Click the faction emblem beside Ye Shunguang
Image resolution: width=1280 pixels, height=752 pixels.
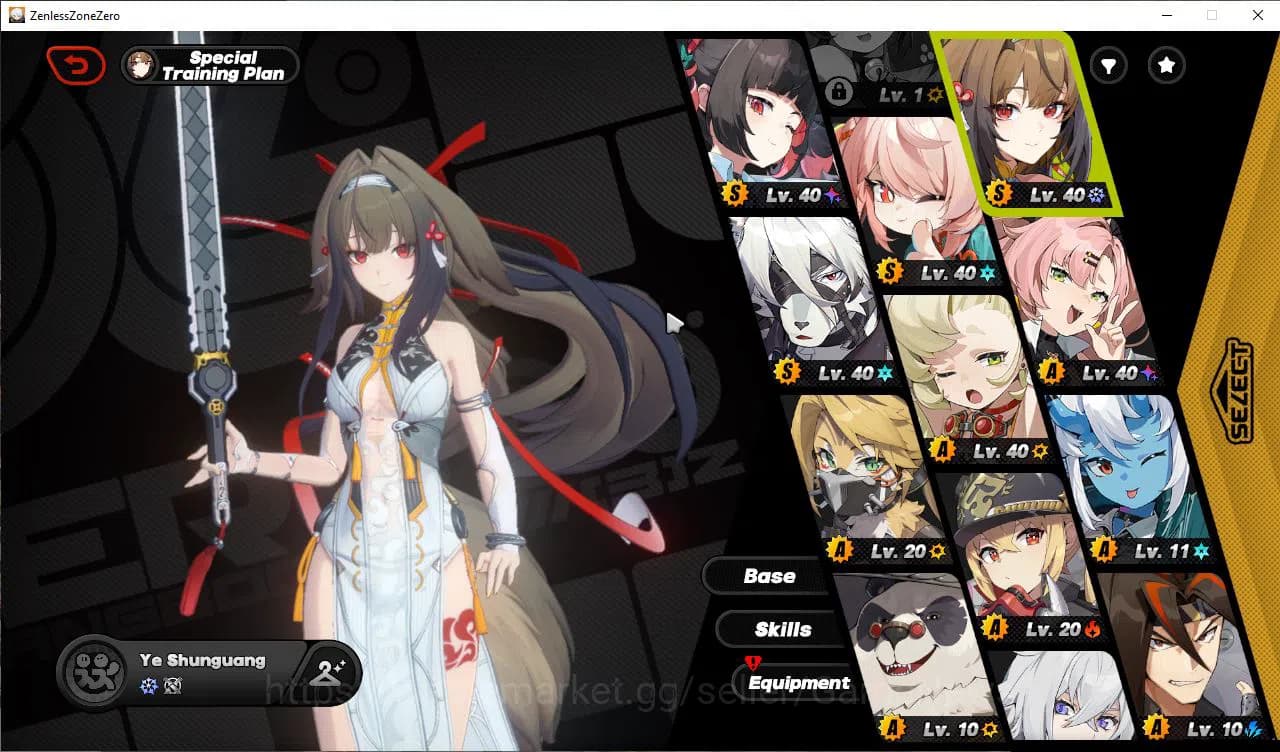(93, 672)
